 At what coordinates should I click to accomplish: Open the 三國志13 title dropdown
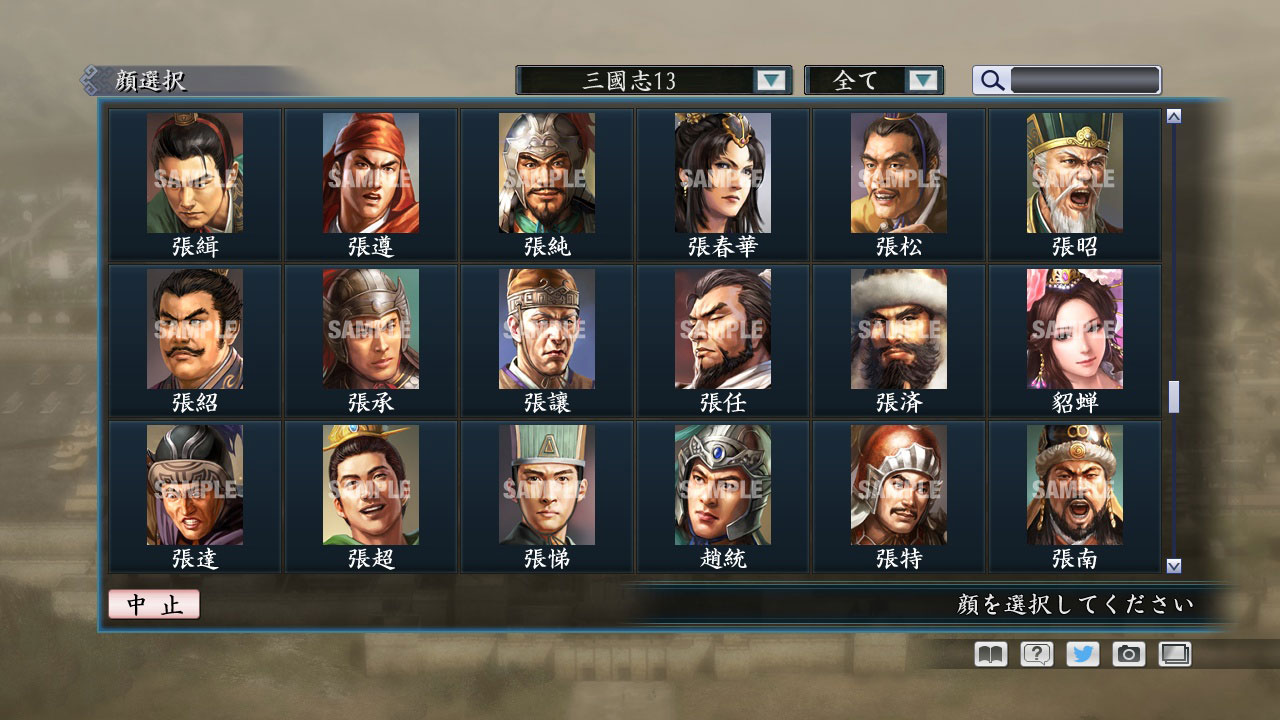pos(770,80)
